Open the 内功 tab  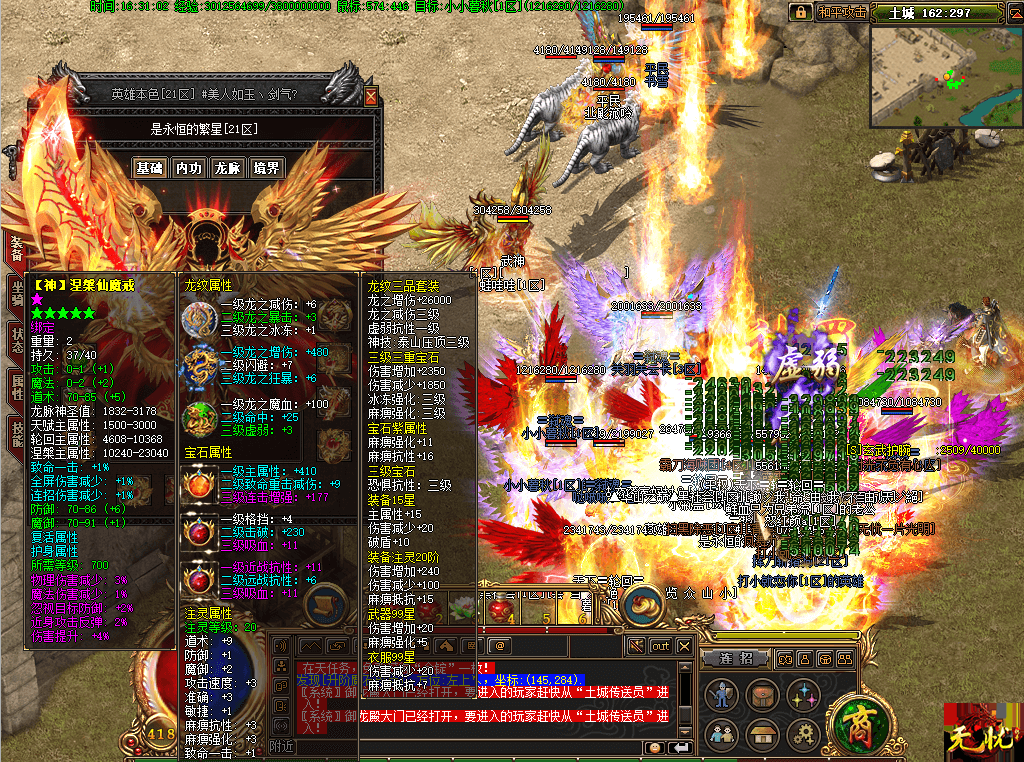click(188, 168)
